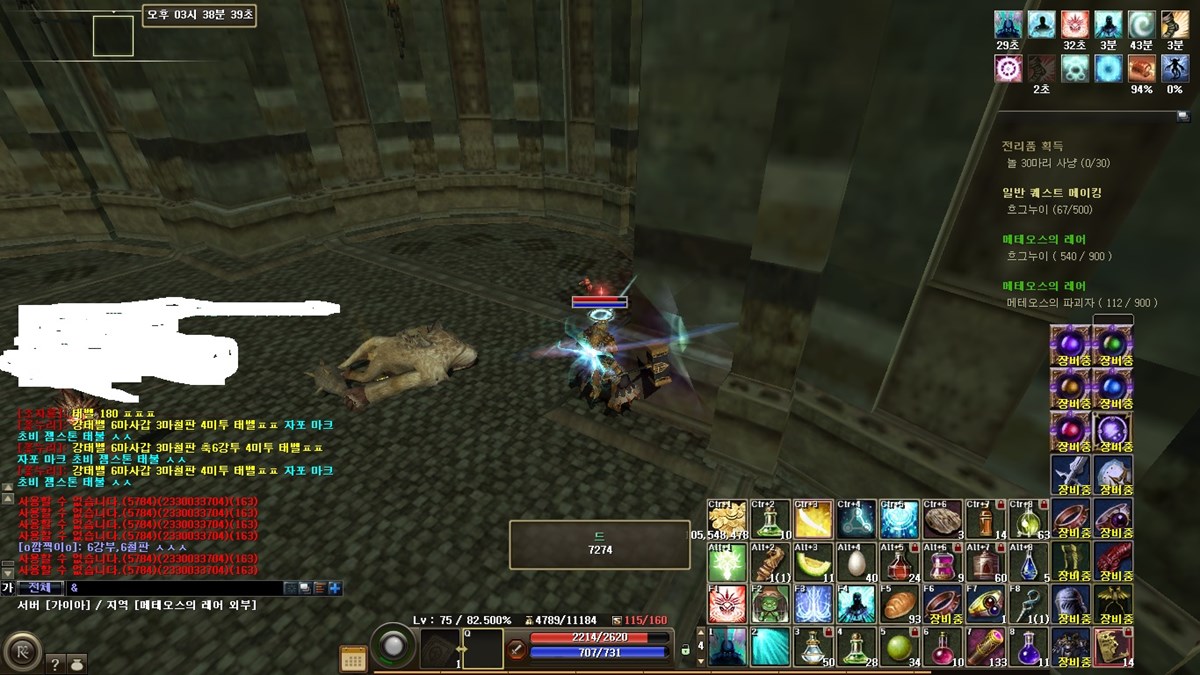Use the melon slice on Alt+3

click(813, 563)
